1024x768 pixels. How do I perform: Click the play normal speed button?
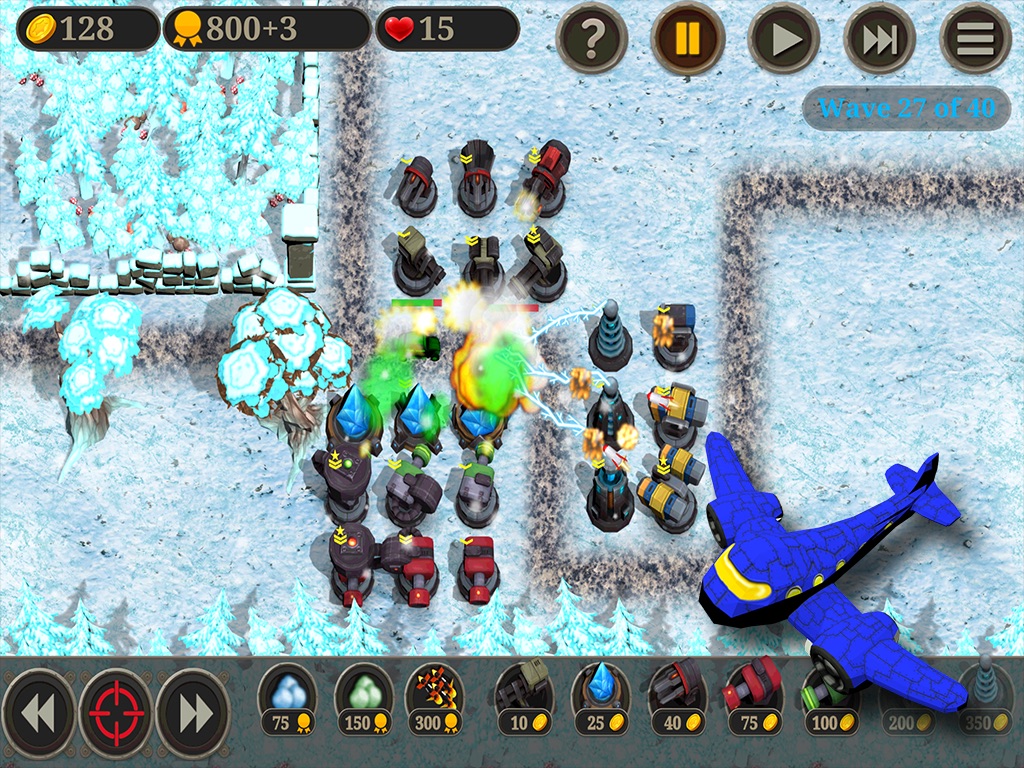(x=784, y=38)
